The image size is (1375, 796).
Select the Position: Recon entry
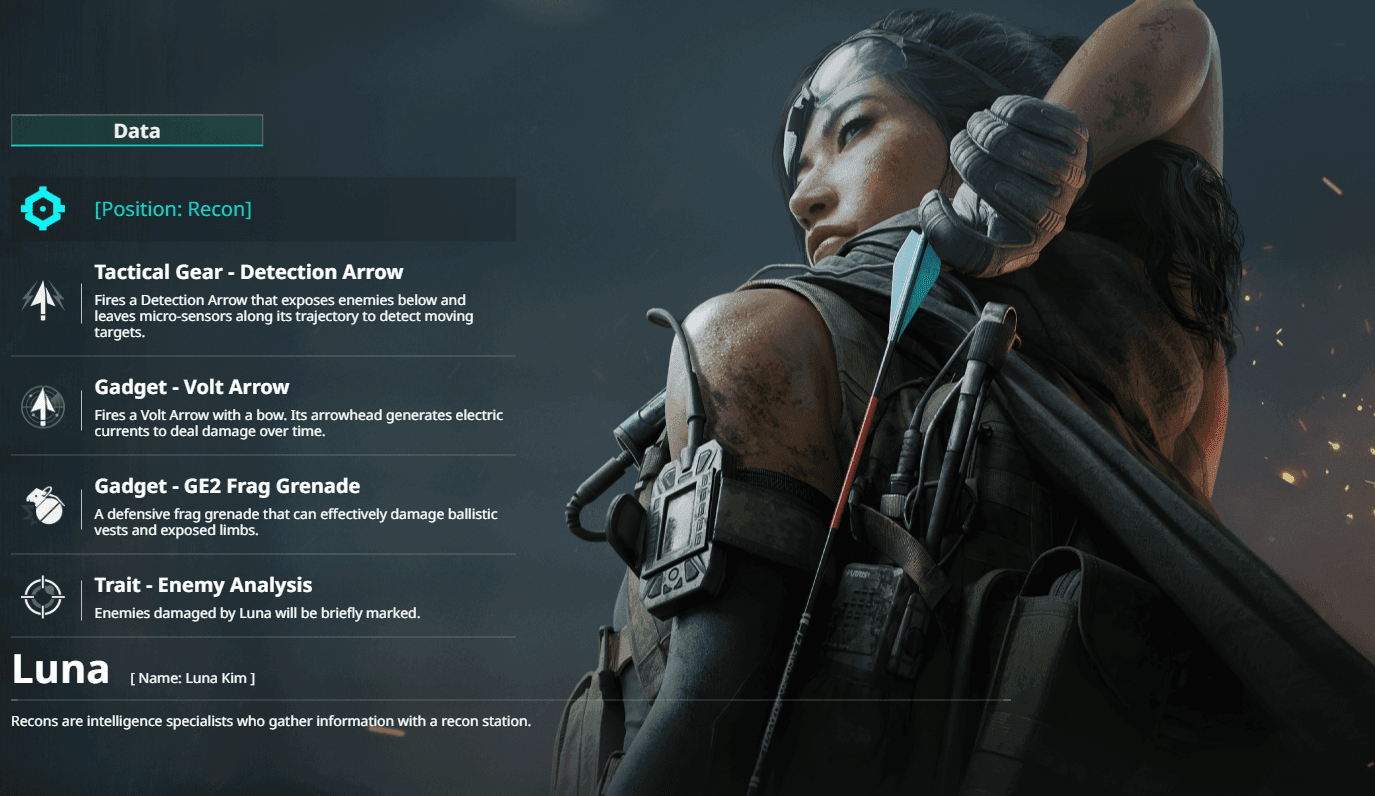[x=173, y=209]
